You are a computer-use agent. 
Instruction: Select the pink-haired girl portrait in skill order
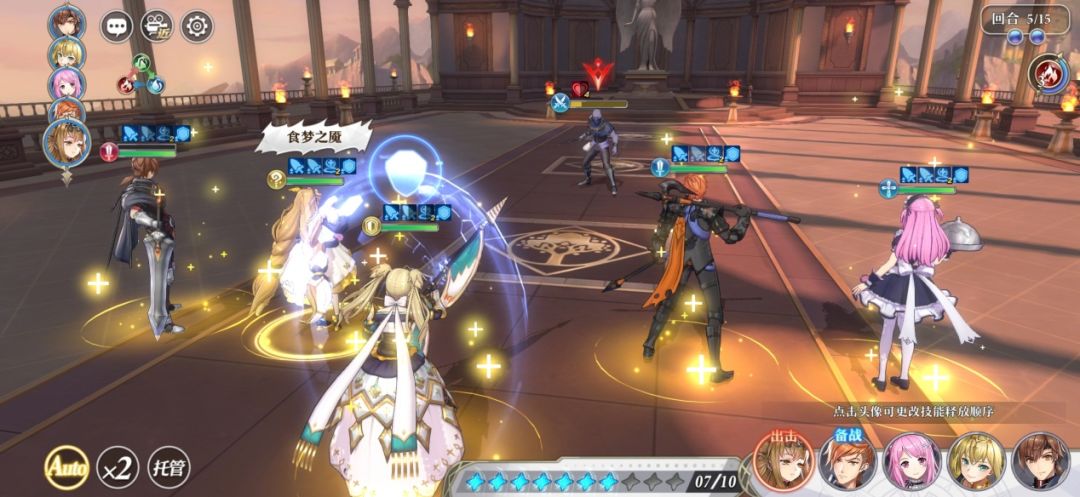coord(912,461)
